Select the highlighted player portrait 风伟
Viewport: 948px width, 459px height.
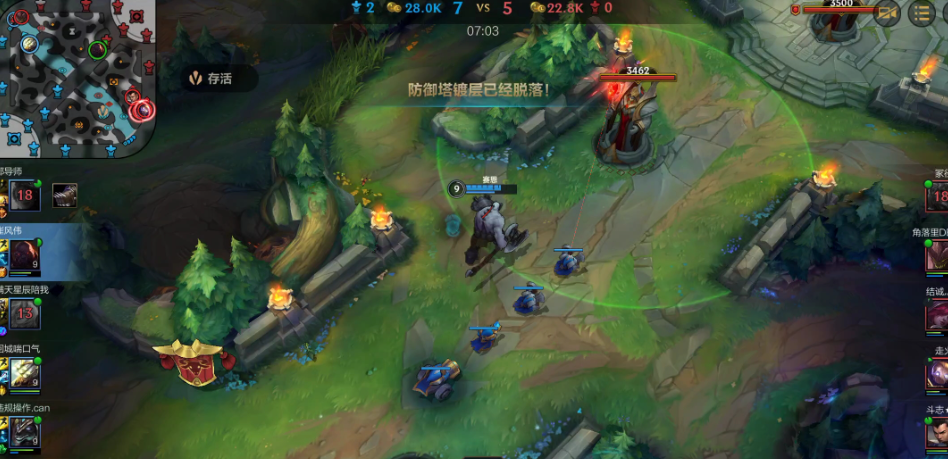(x=24, y=255)
